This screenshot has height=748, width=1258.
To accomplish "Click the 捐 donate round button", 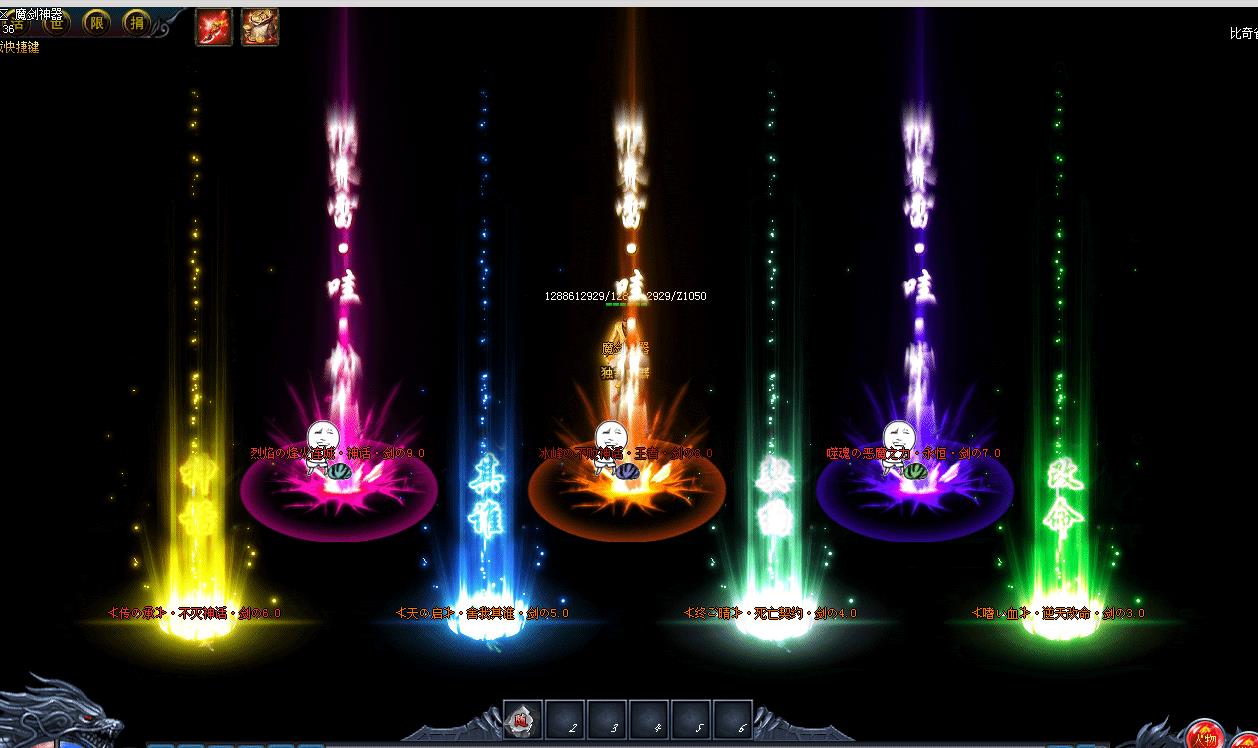I will tap(137, 23).
